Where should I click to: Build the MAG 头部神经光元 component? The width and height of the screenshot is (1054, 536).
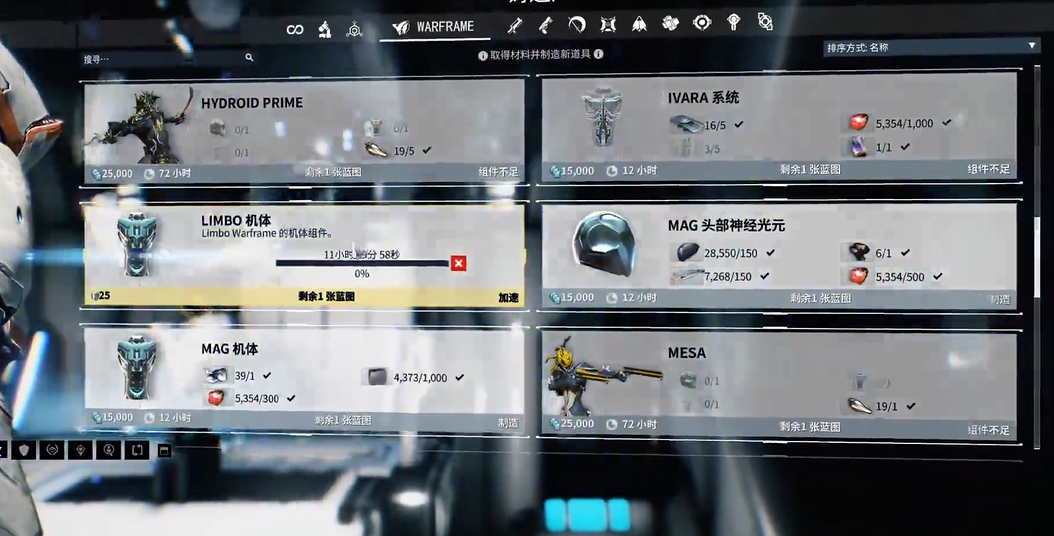999,298
